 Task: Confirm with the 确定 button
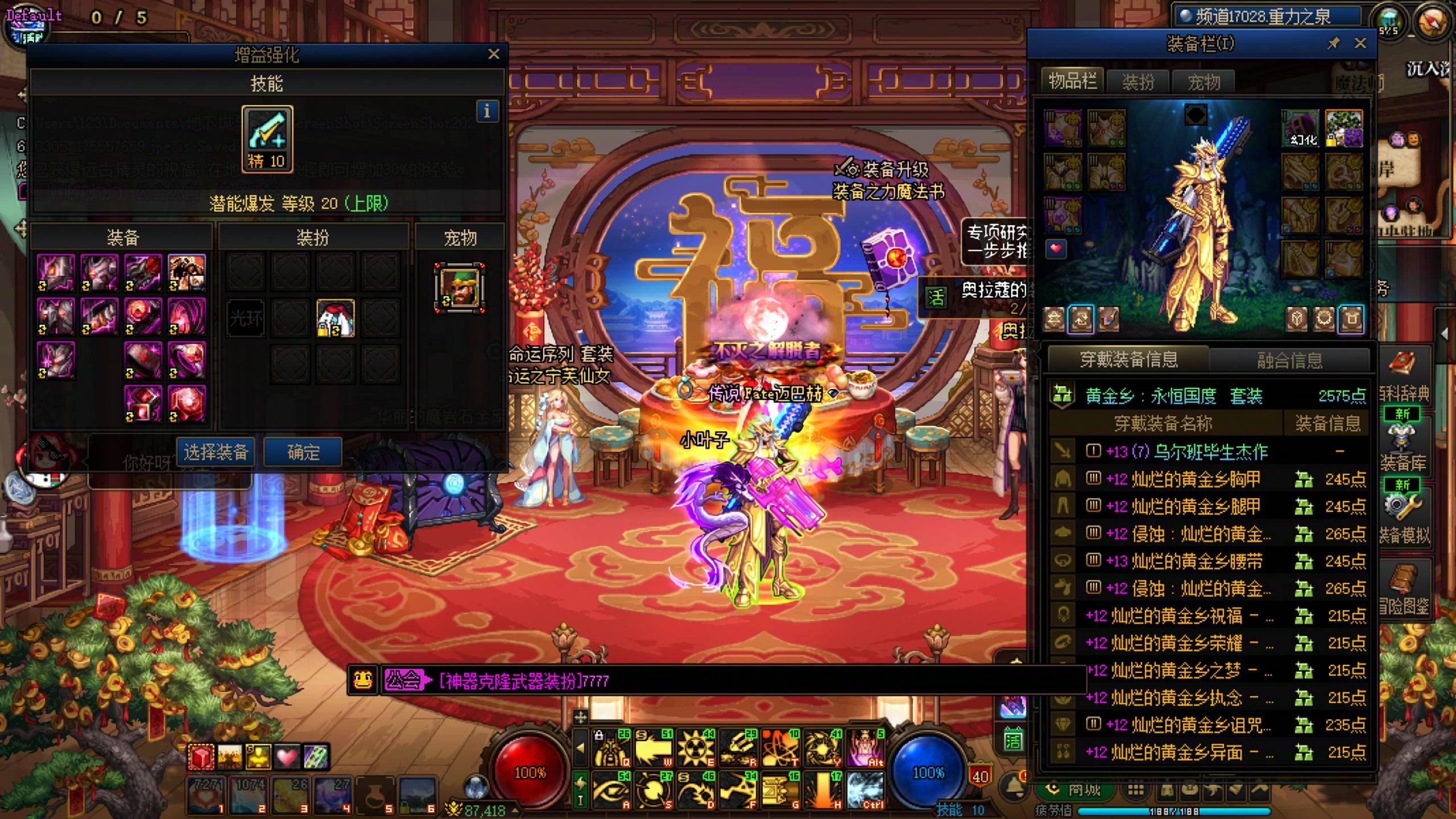click(x=303, y=452)
